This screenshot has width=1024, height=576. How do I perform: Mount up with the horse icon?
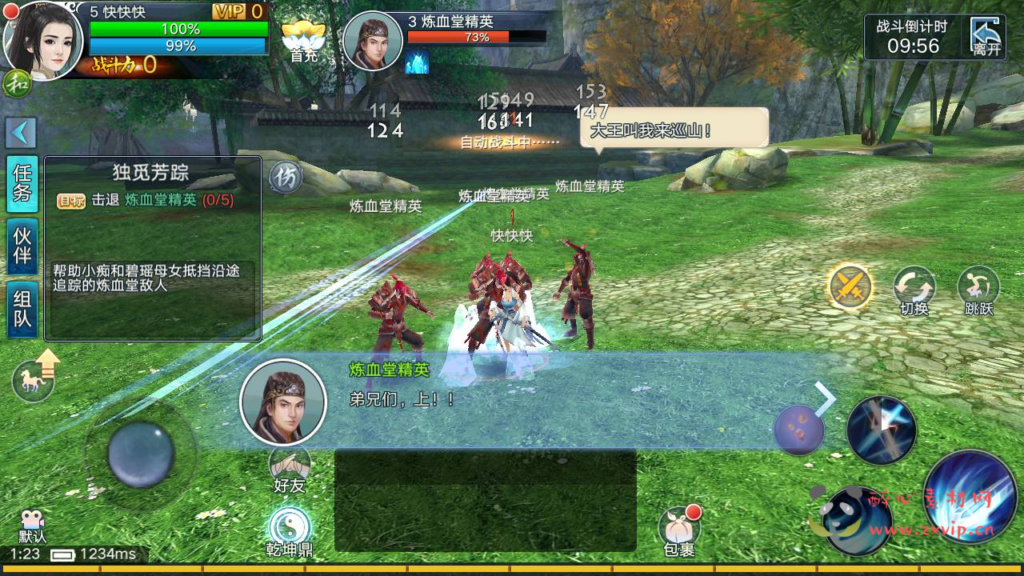click(34, 379)
